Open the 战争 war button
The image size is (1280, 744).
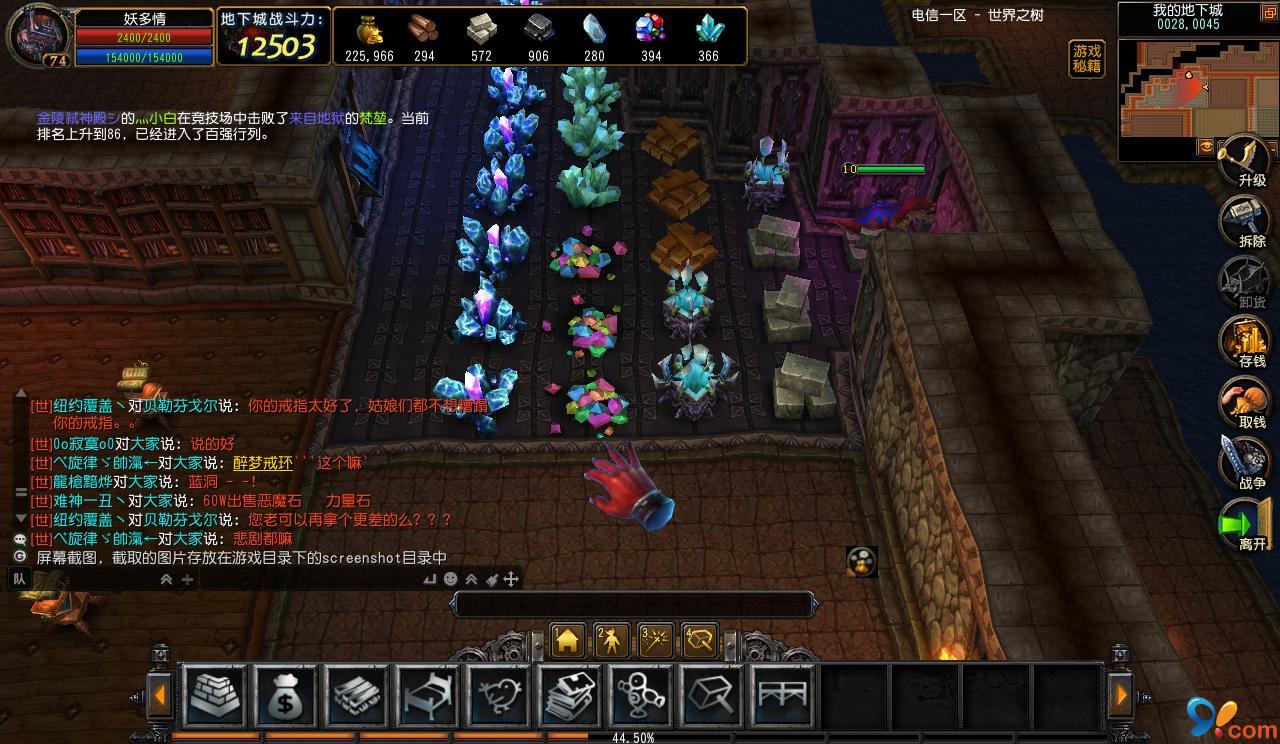[1248, 464]
